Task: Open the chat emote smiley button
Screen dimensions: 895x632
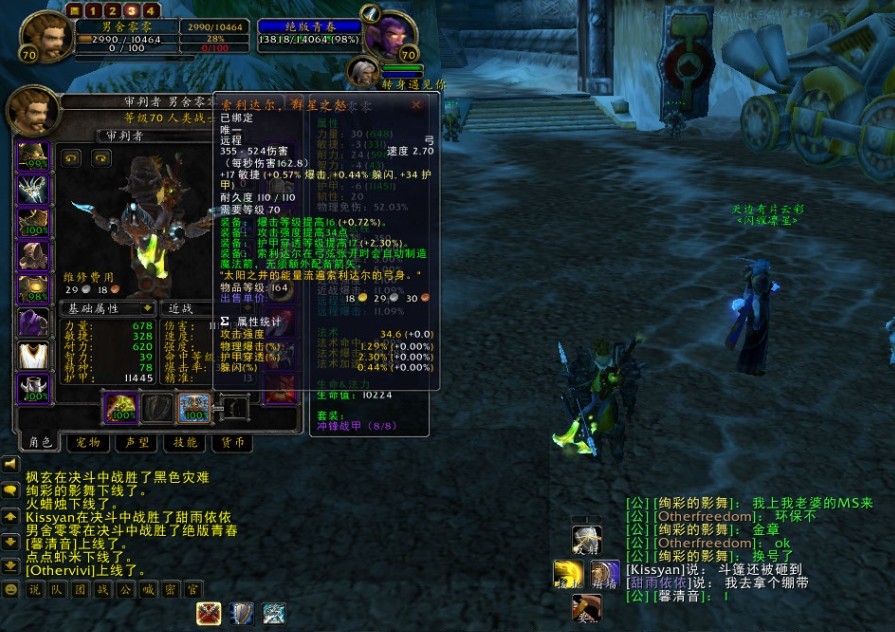Action: [x=11, y=590]
